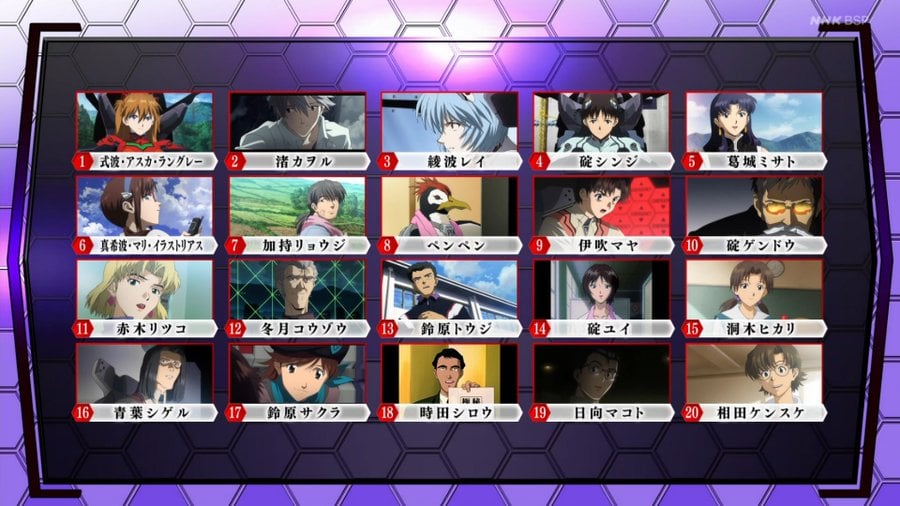Pick the 綾波レイ character tile

click(x=449, y=122)
